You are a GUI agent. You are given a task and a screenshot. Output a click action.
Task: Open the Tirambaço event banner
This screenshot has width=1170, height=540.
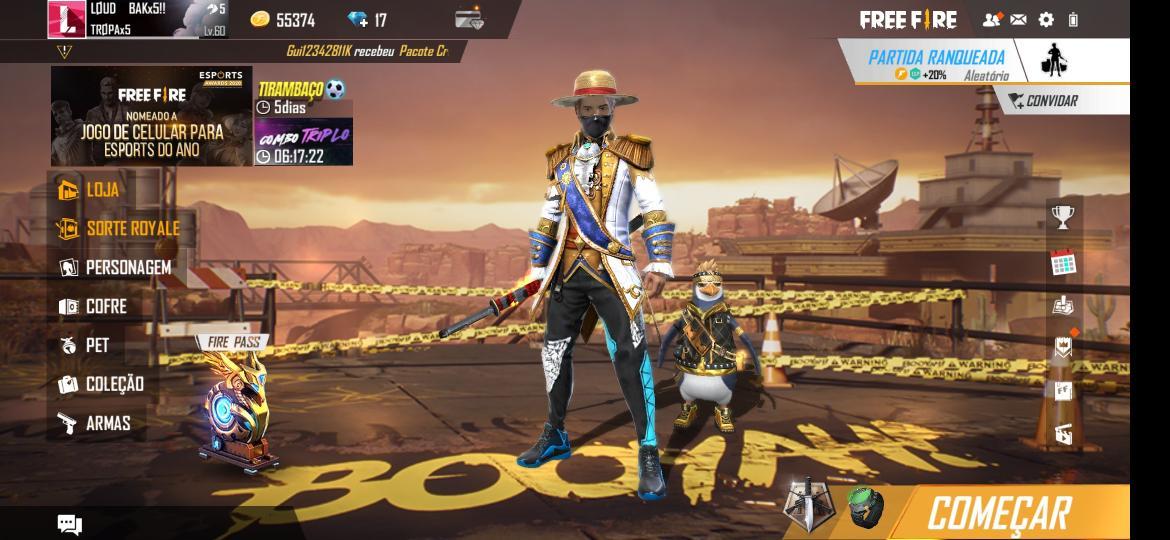(303, 98)
